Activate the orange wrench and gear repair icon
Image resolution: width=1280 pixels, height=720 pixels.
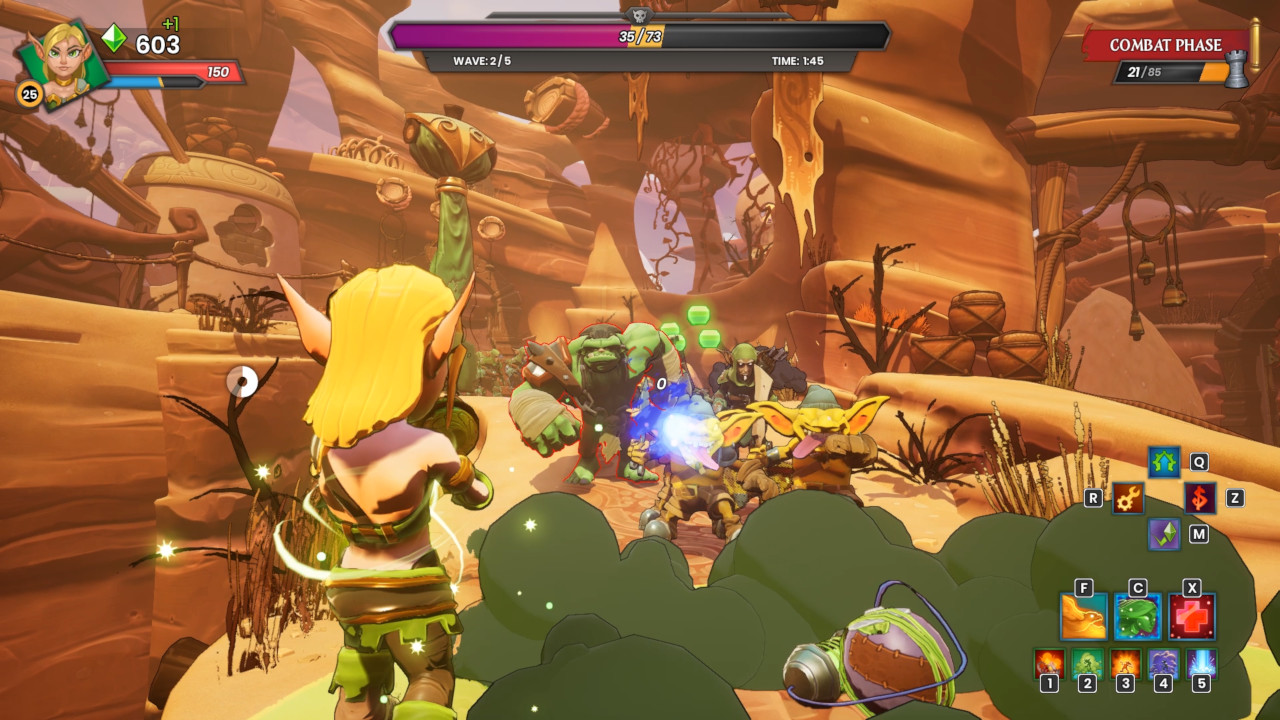[x=1128, y=497]
